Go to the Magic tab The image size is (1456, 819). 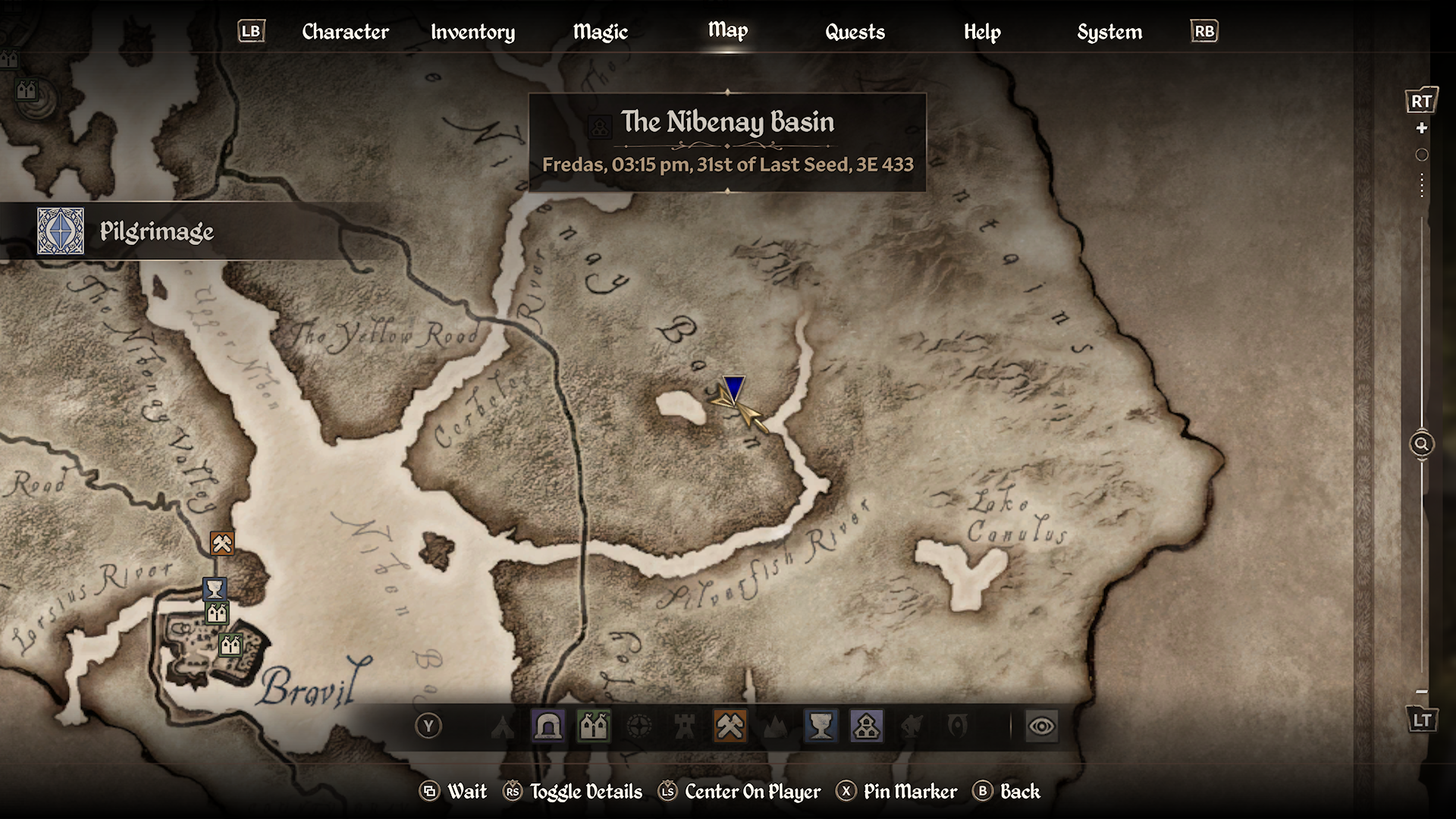point(600,32)
